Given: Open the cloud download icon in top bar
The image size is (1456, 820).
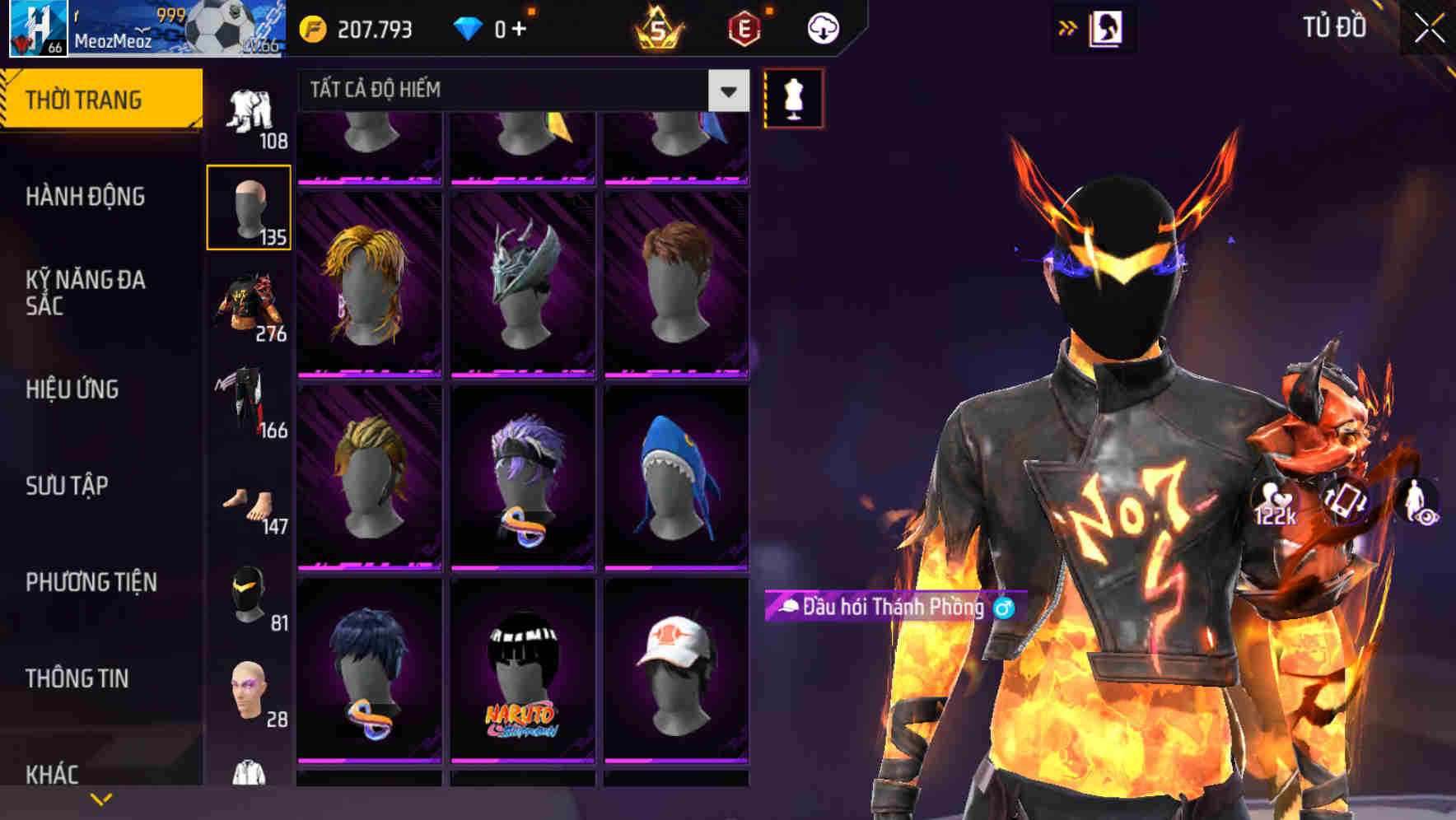Looking at the screenshot, I should click(821, 27).
